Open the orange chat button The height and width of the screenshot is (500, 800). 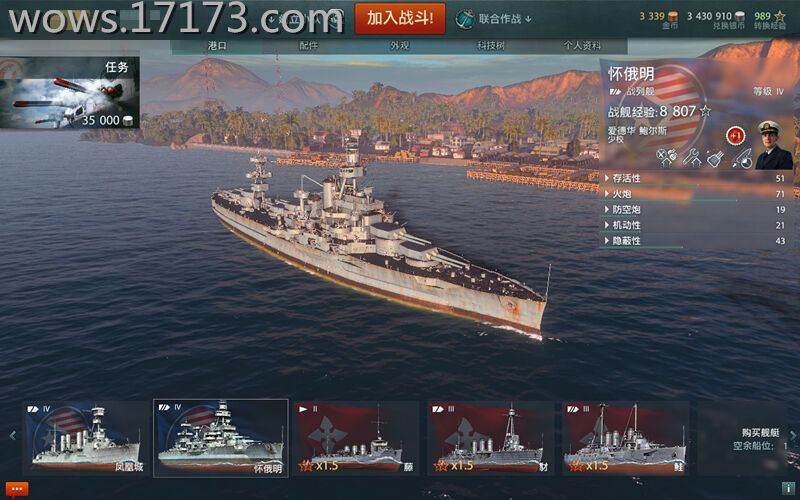17,489
